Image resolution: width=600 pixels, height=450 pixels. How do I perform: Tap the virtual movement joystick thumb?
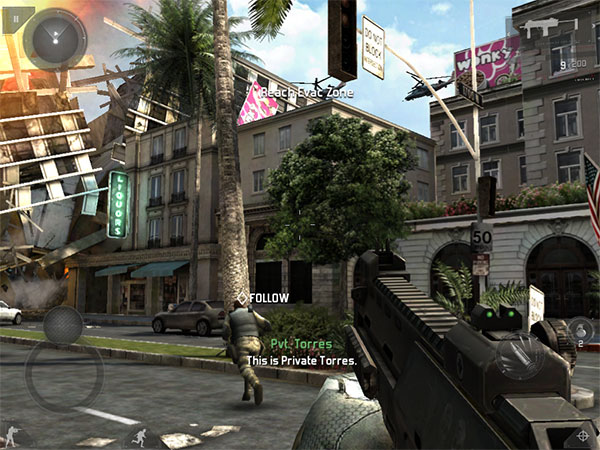click(x=63, y=325)
